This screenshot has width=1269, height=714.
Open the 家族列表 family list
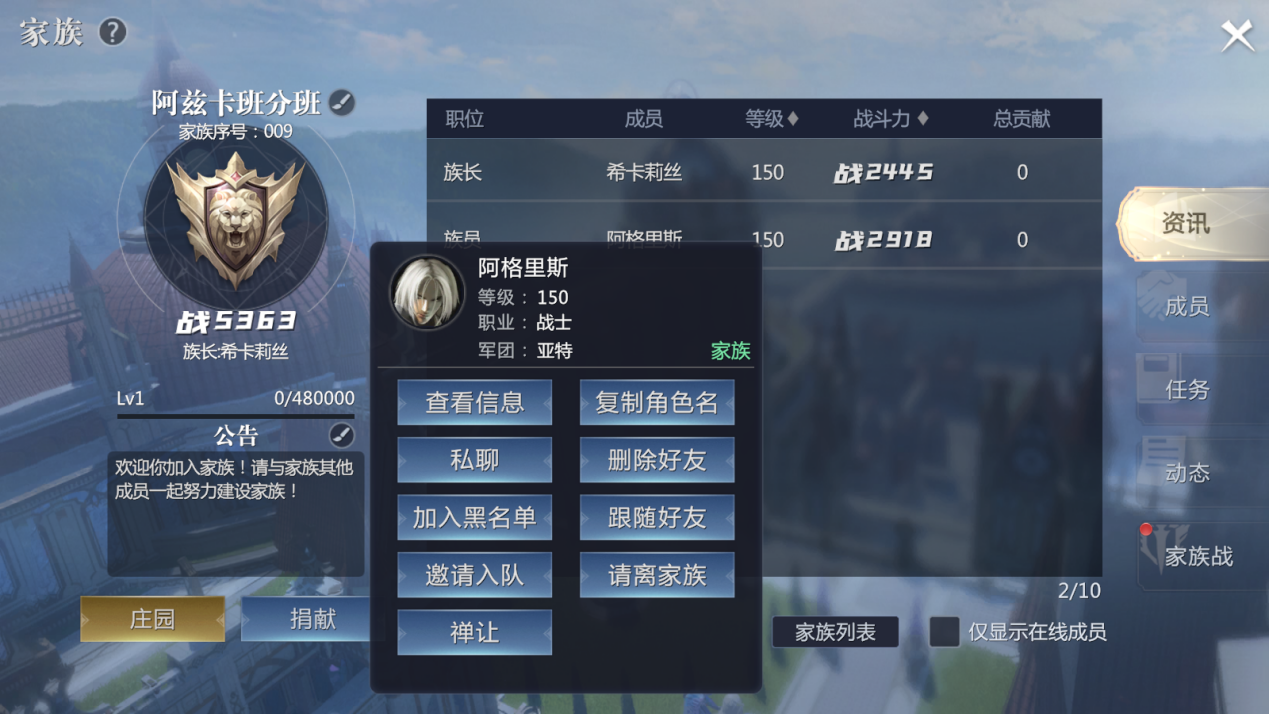835,632
